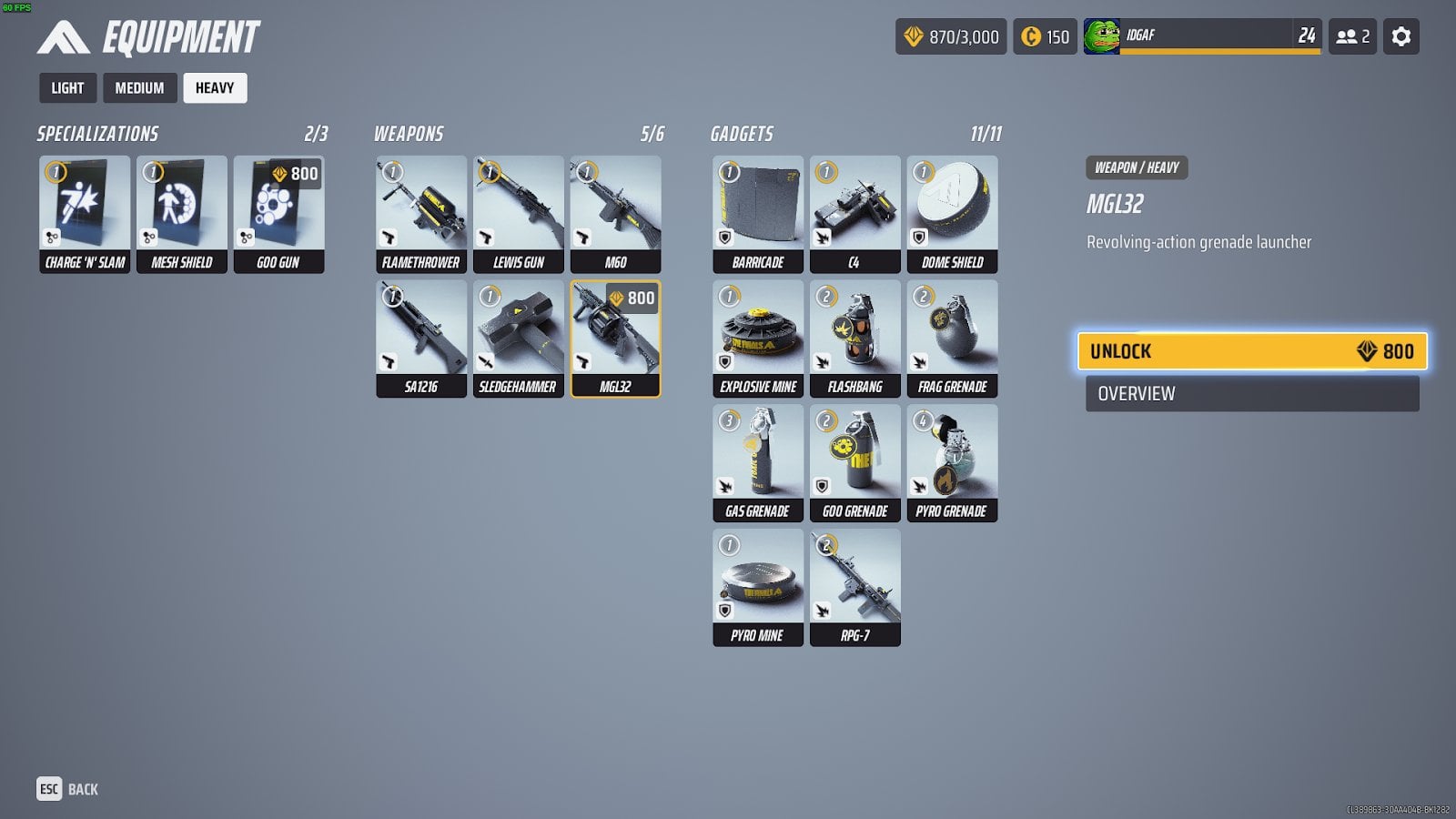Unlock the MGL32 for 800
This screenshot has width=1456, height=819.
point(1251,351)
